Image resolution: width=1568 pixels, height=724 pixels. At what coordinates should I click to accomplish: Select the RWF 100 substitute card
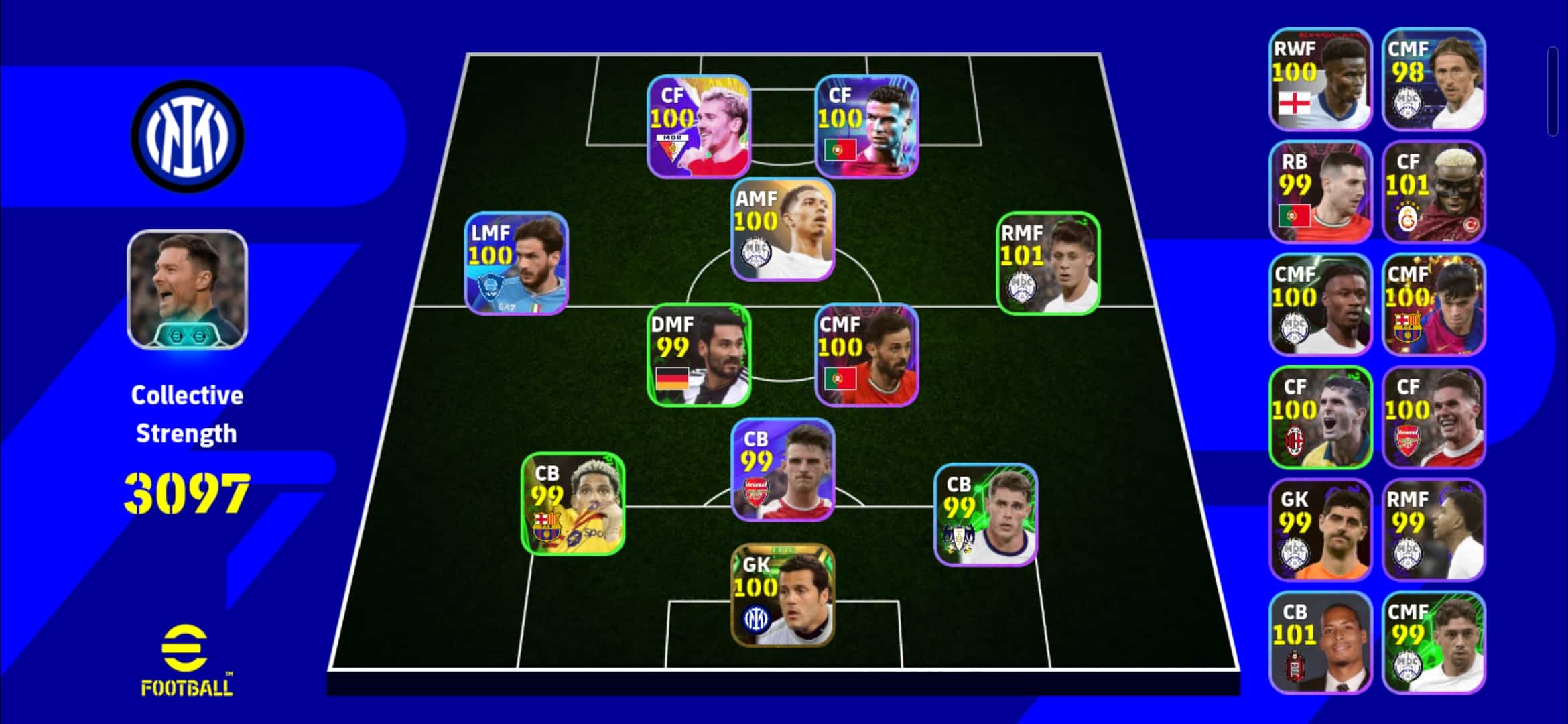point(1321,79)
